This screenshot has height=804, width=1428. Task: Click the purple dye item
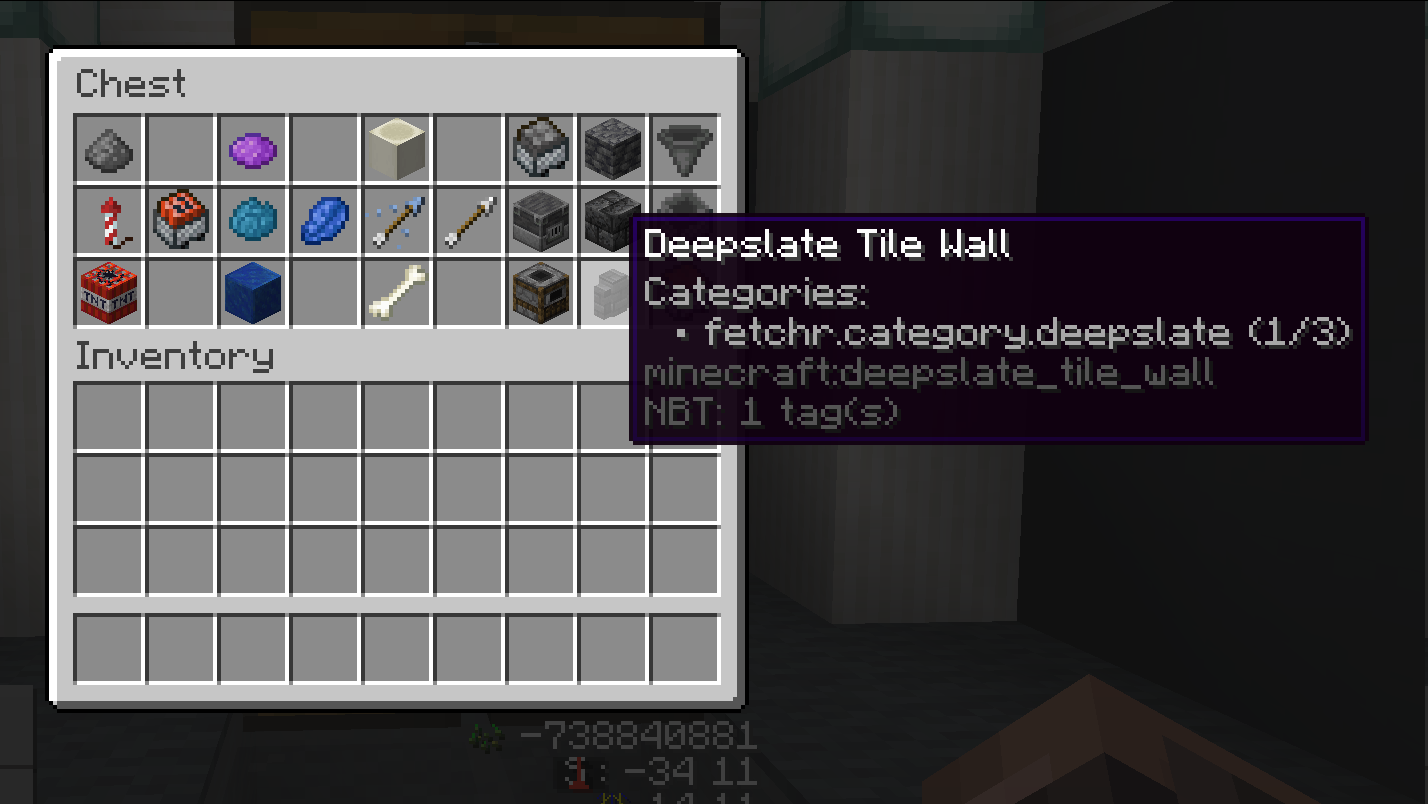pos(253,149)
